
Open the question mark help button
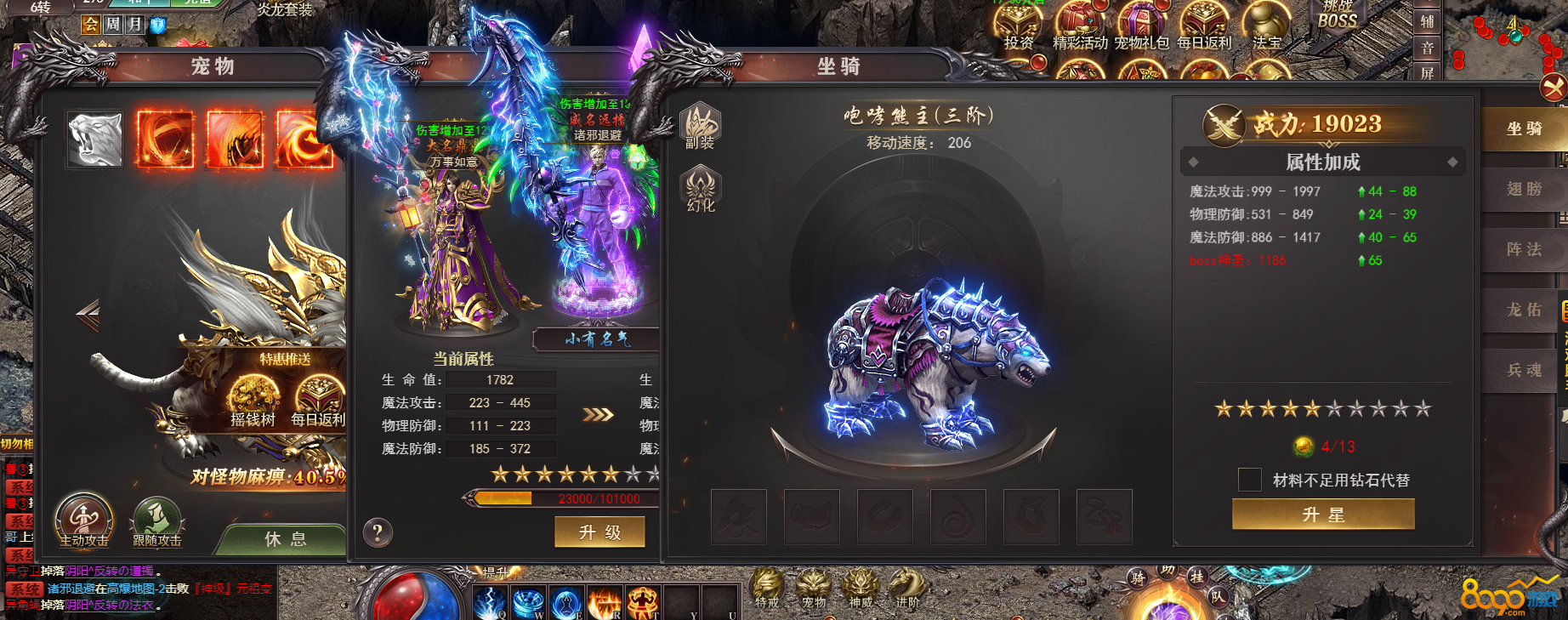coord(378,532)
